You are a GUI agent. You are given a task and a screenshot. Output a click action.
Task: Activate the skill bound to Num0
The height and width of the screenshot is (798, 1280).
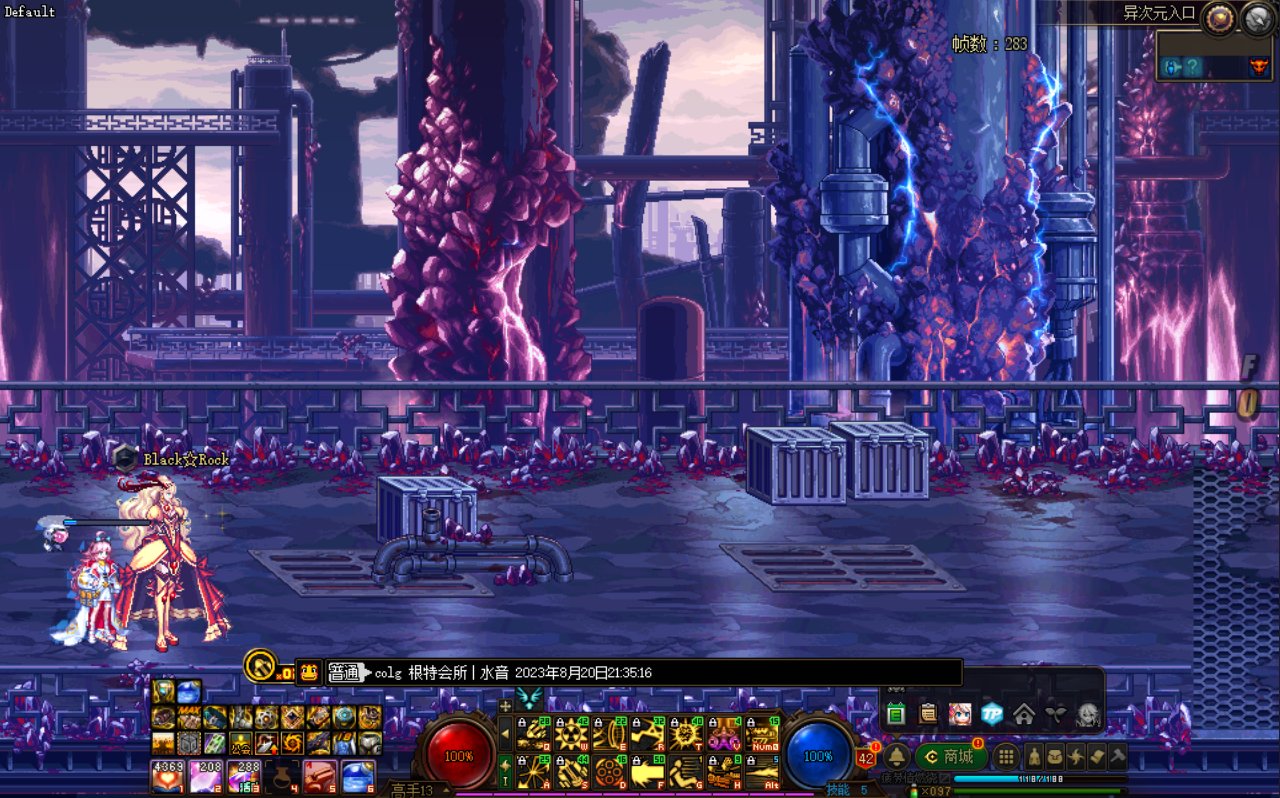click(x=762, y=734)
